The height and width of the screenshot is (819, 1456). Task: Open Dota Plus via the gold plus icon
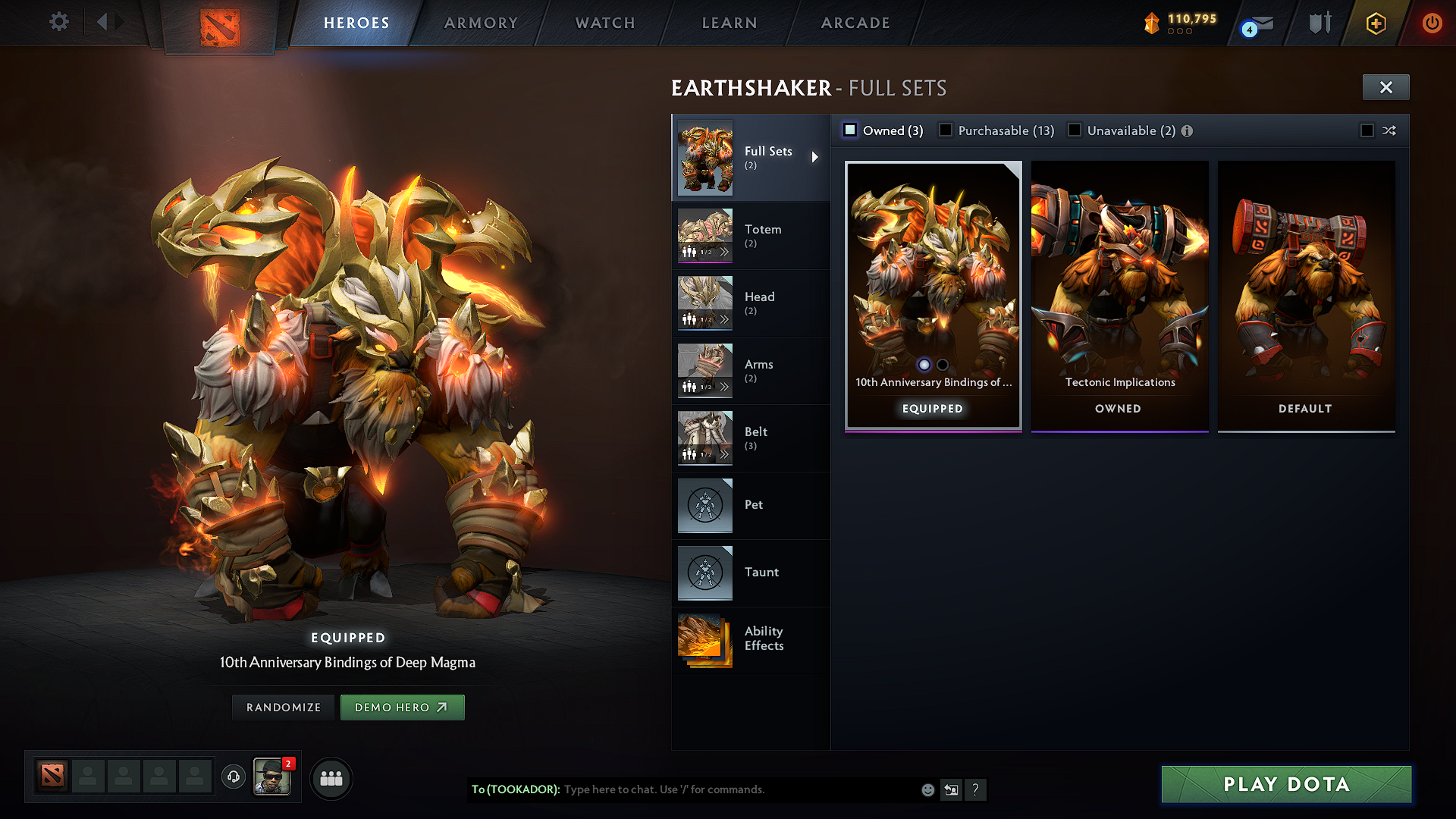click(1375, 23)
